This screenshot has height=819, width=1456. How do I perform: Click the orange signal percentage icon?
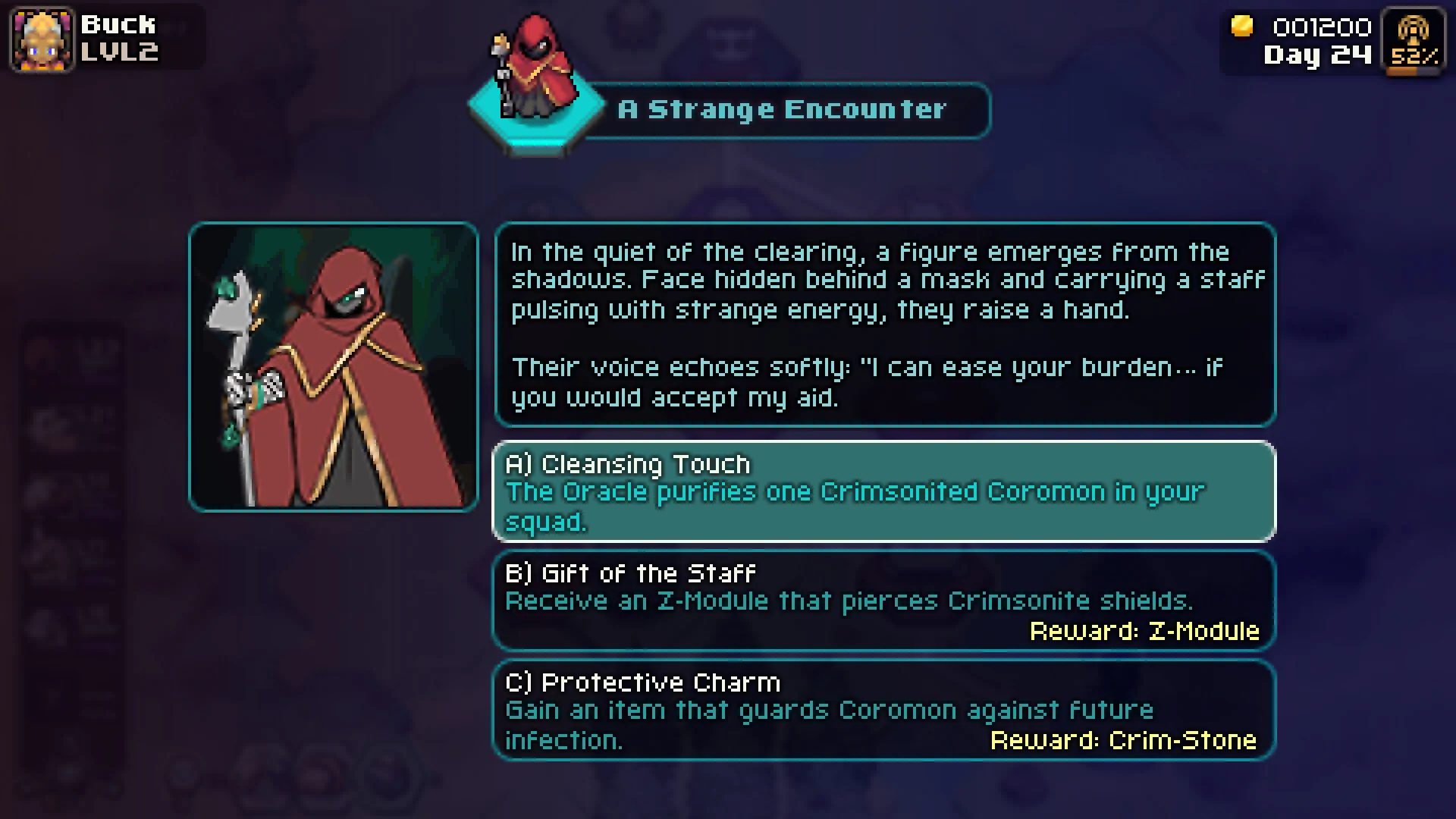click(1414, 41)
